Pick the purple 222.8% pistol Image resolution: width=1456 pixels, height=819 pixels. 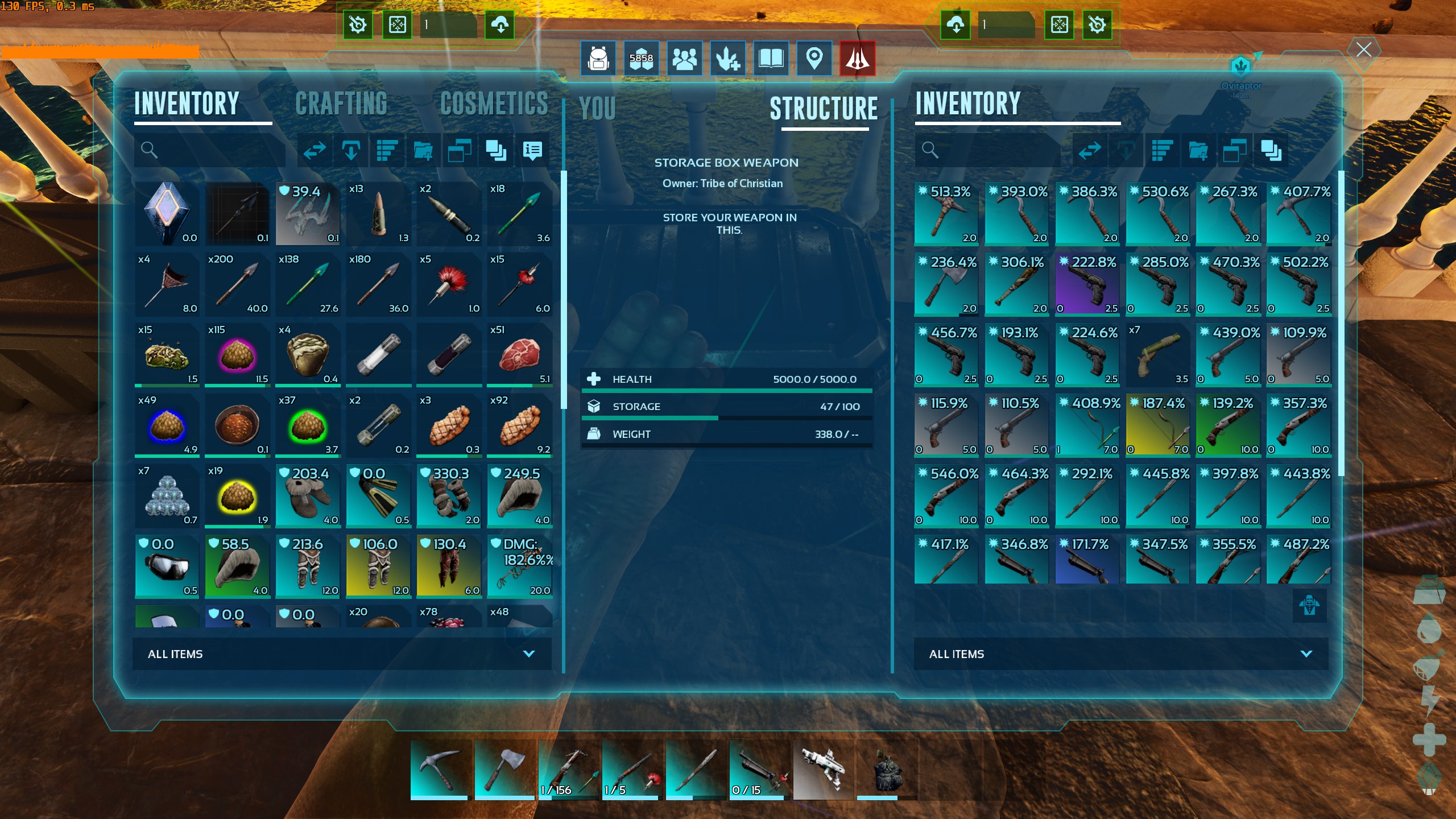(1087, 284)
